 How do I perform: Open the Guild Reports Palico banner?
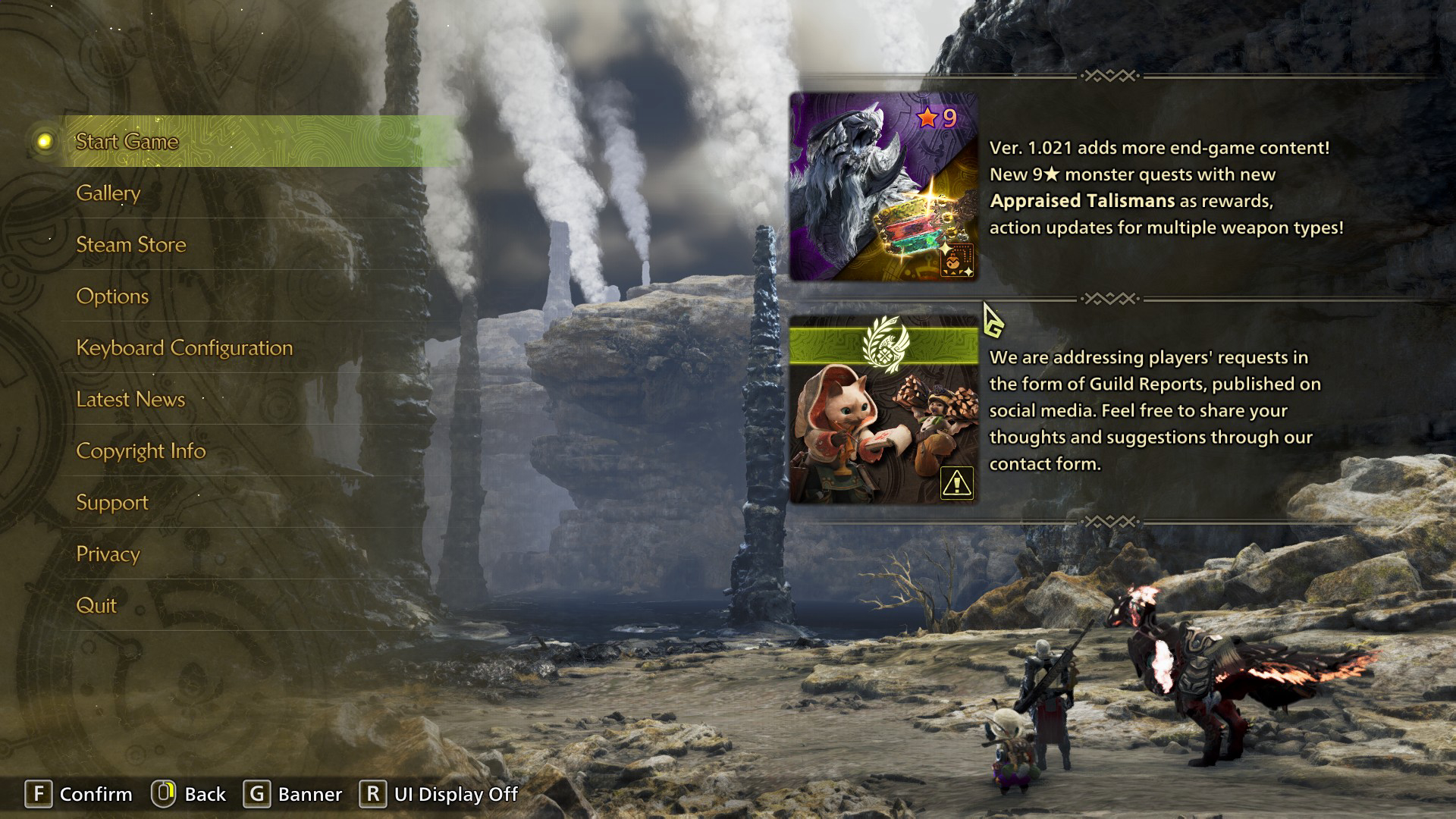(x=883, y=409)
